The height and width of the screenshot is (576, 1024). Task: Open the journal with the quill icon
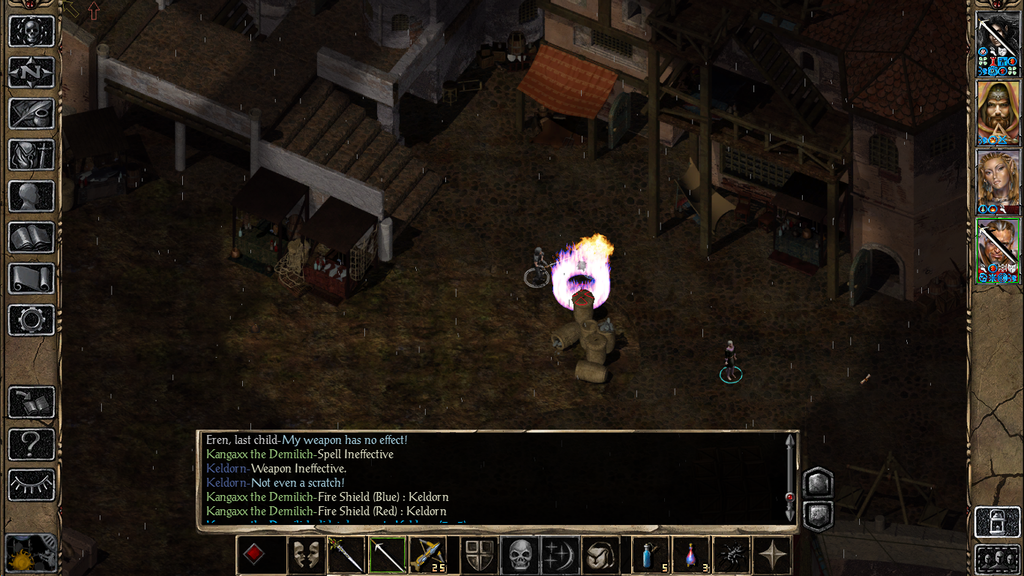[31, 113]
